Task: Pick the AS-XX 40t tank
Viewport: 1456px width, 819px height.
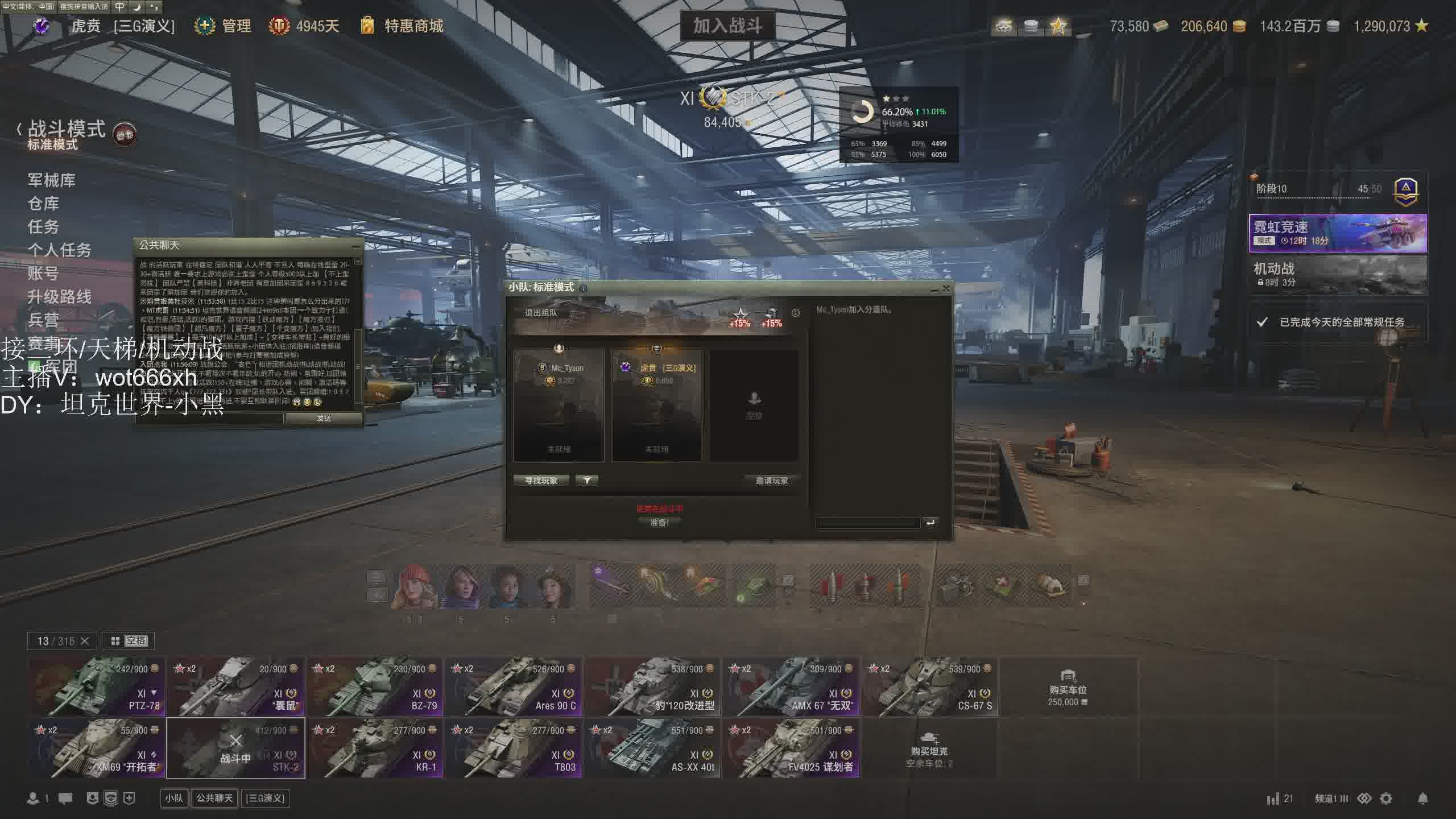Action: click(652, 748)
